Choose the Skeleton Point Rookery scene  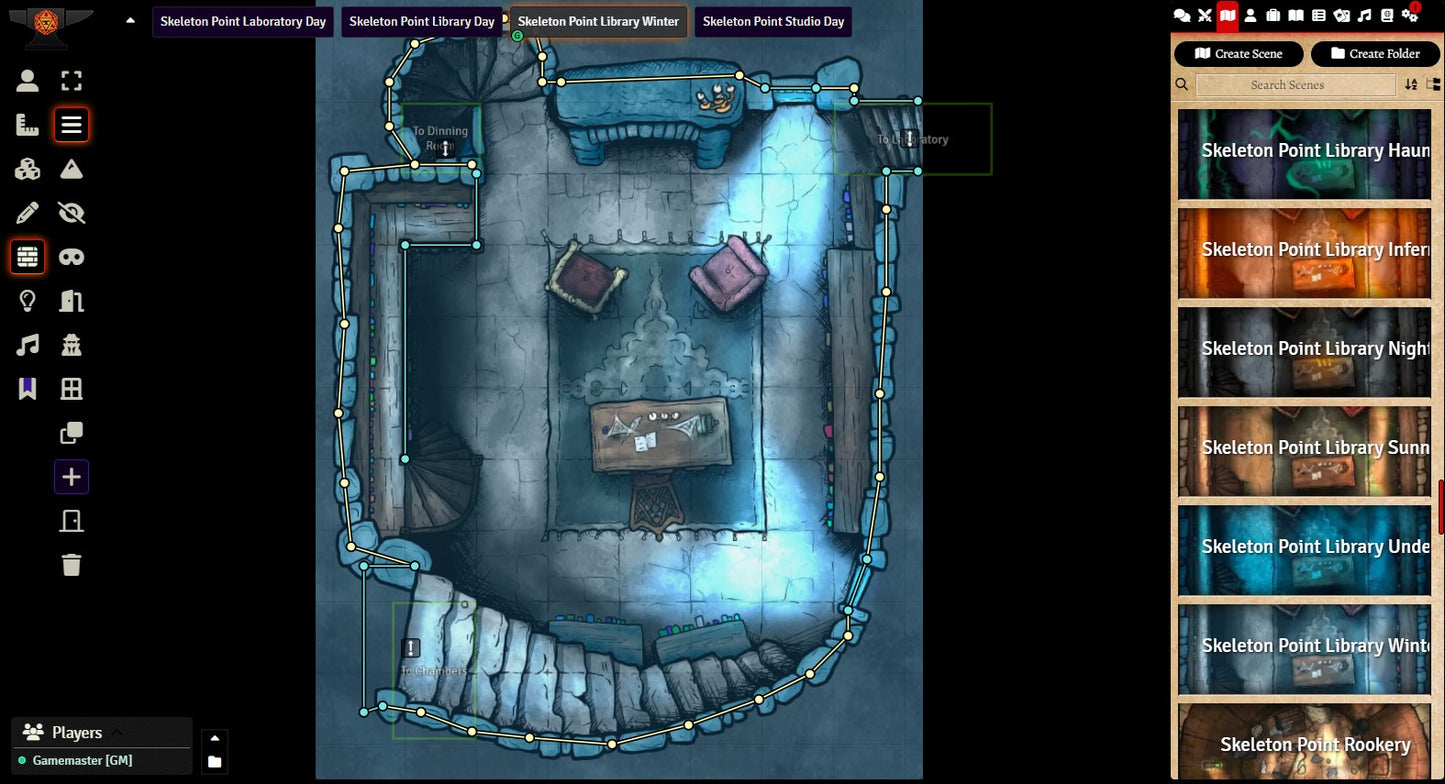[1304, 743]
